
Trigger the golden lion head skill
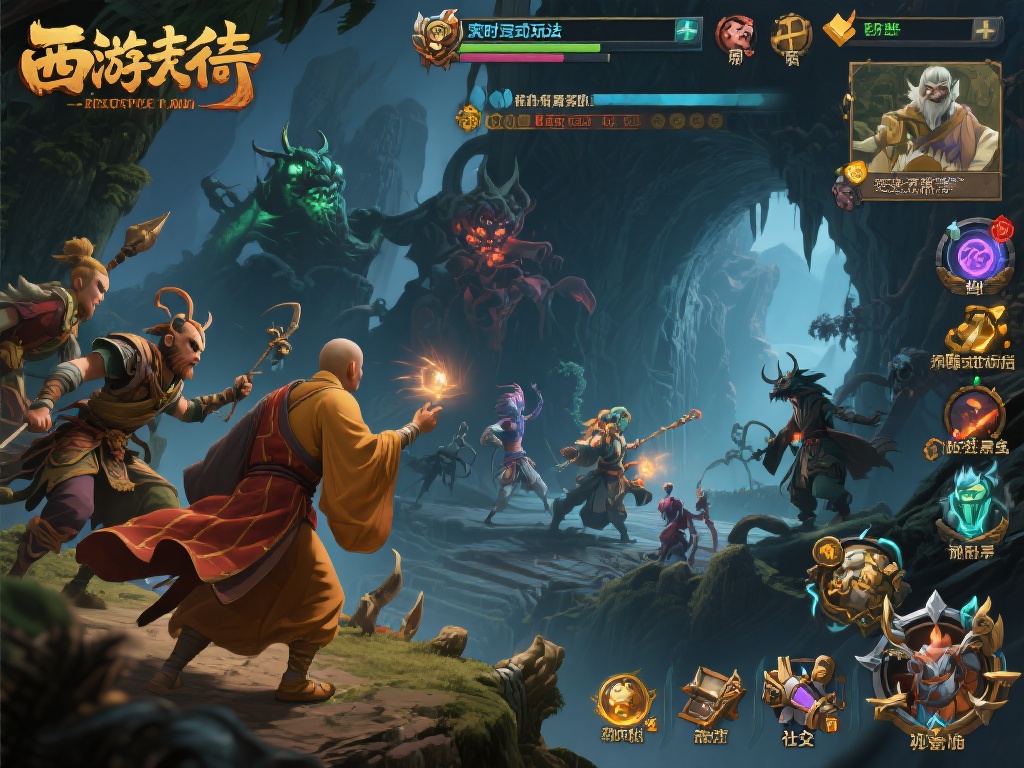point(854,582)
